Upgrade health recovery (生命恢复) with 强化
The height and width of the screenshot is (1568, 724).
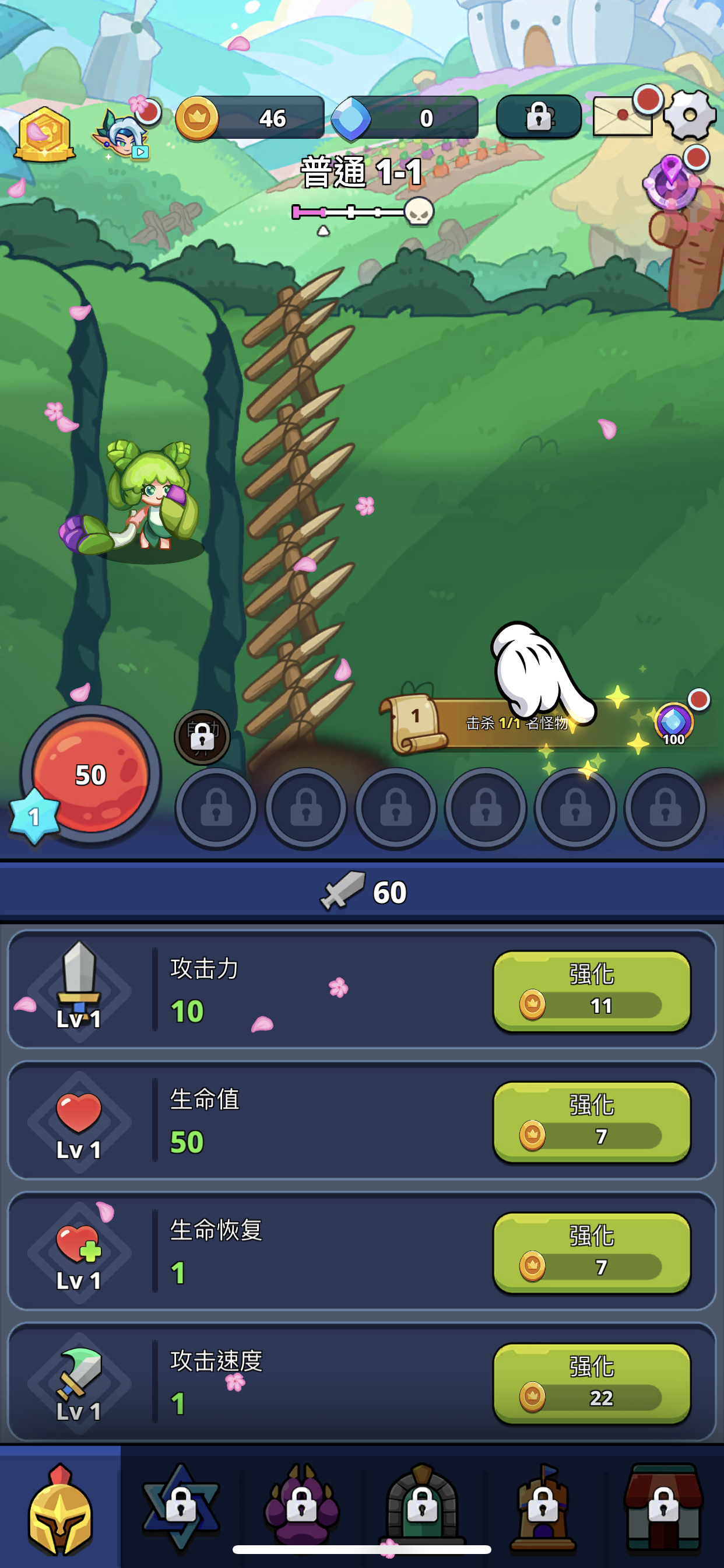tap(591, 1252)
